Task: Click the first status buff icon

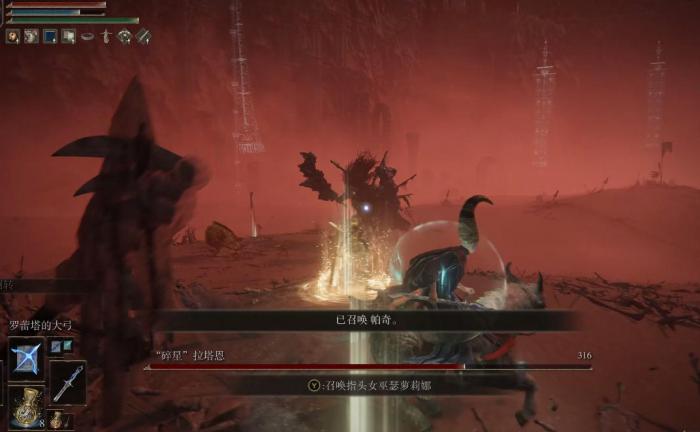Action: (13, 36)
